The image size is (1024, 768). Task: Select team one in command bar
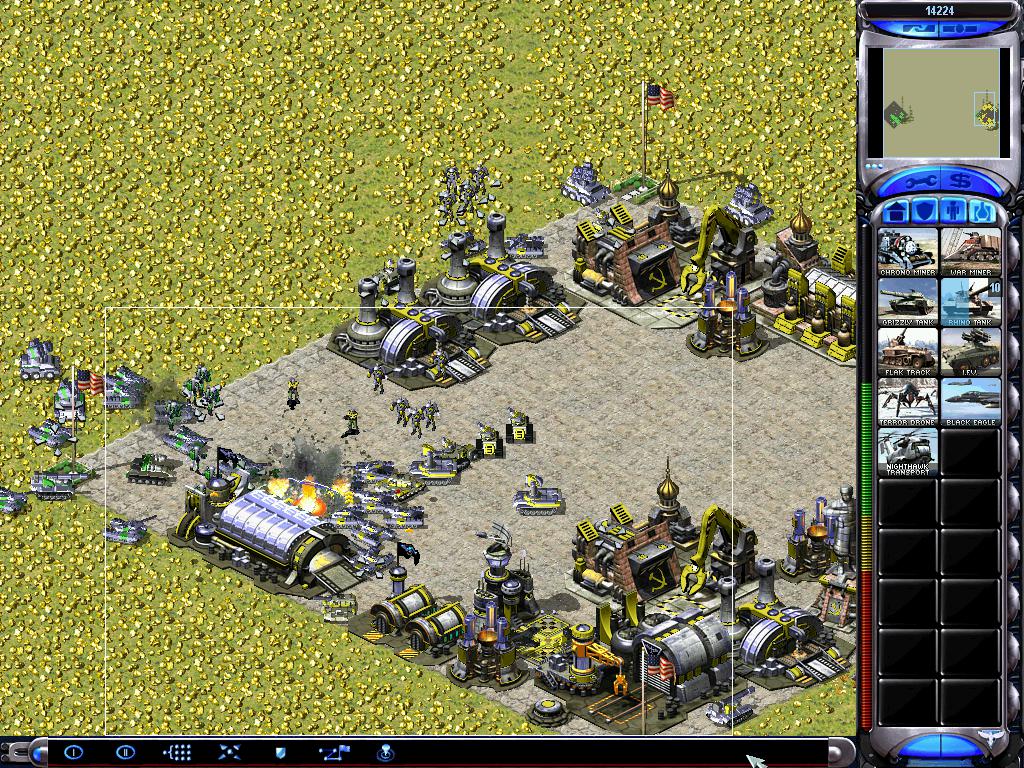[73, 752]
